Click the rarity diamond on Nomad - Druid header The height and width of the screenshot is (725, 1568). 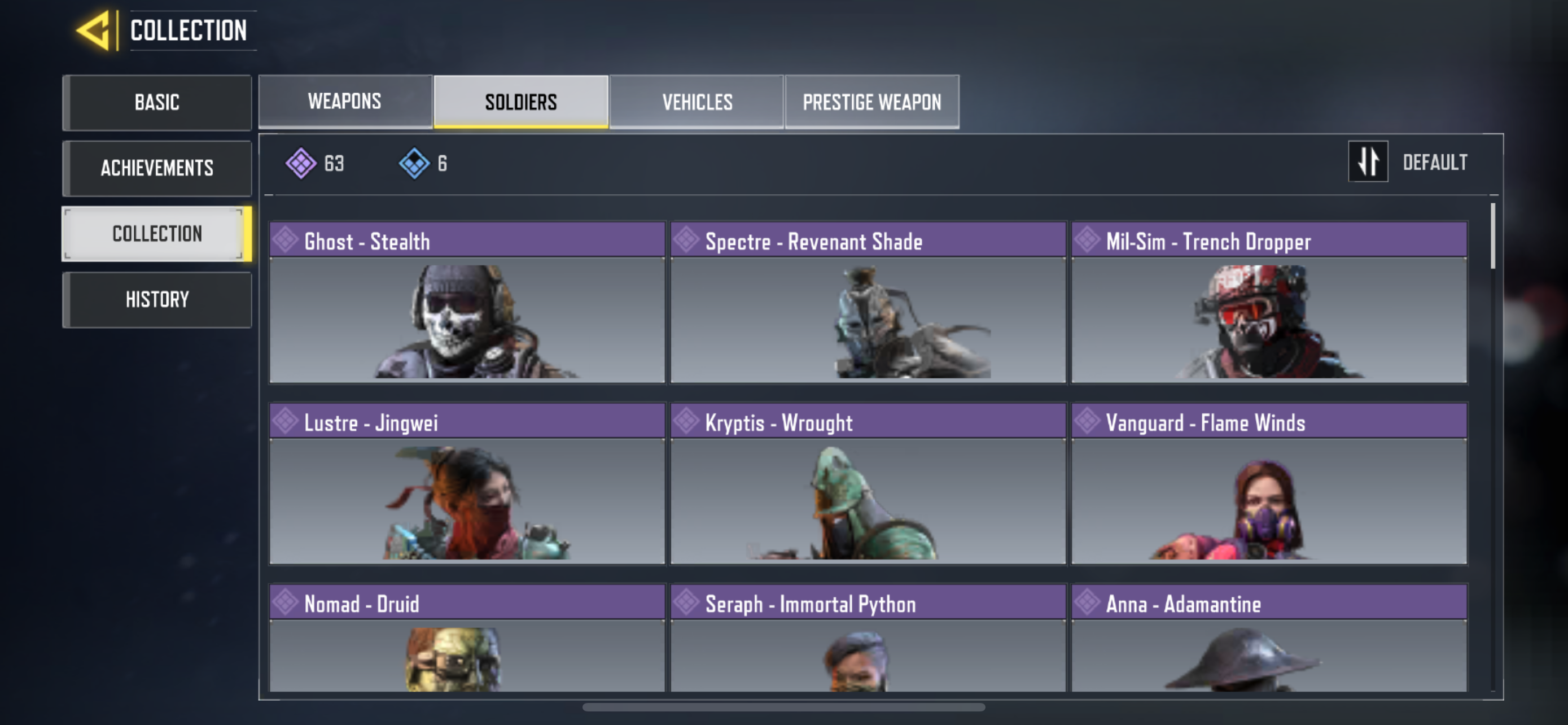click(x=286, y=602)
